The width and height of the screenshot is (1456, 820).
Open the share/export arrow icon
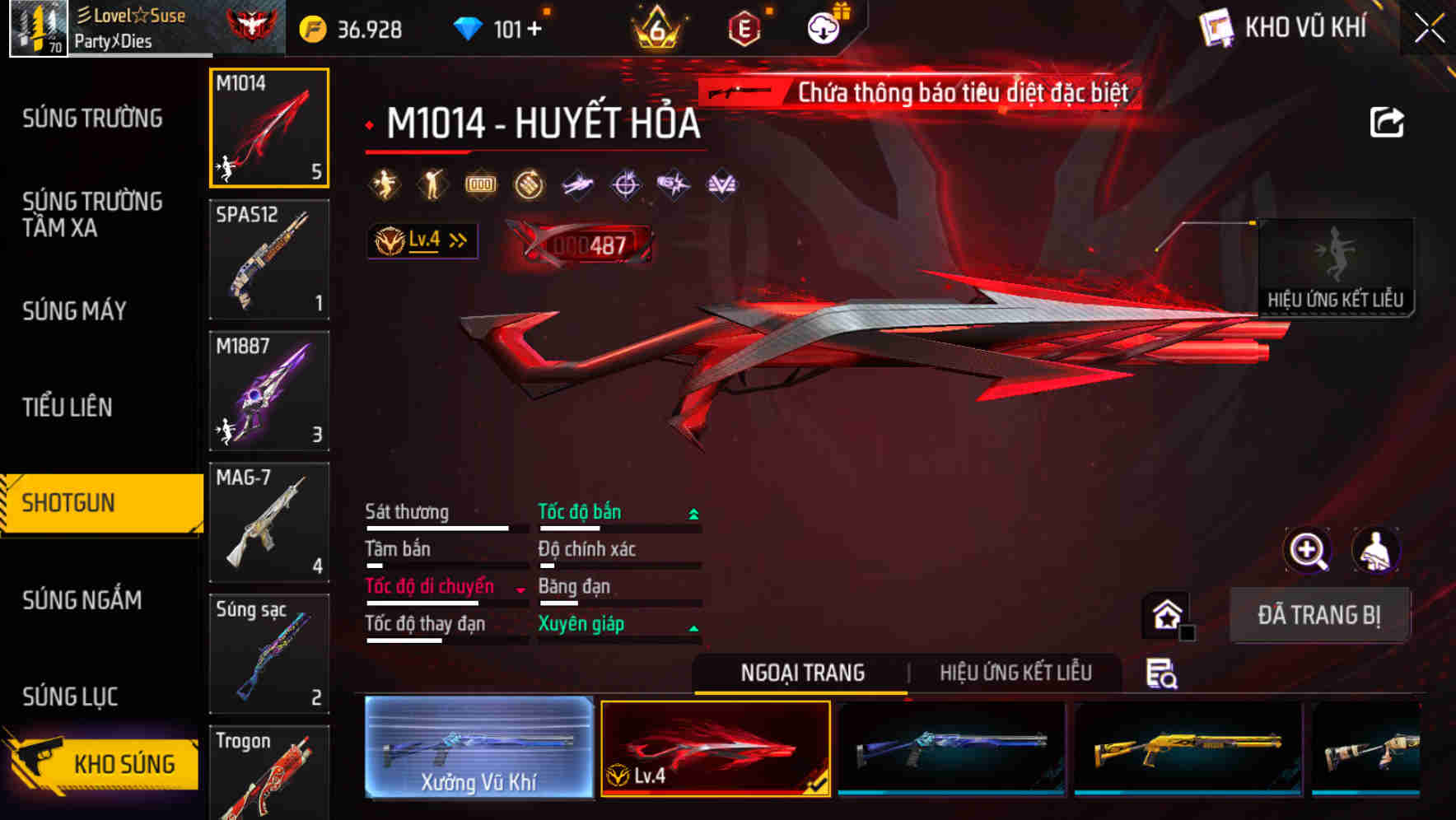coord(1388,120)
